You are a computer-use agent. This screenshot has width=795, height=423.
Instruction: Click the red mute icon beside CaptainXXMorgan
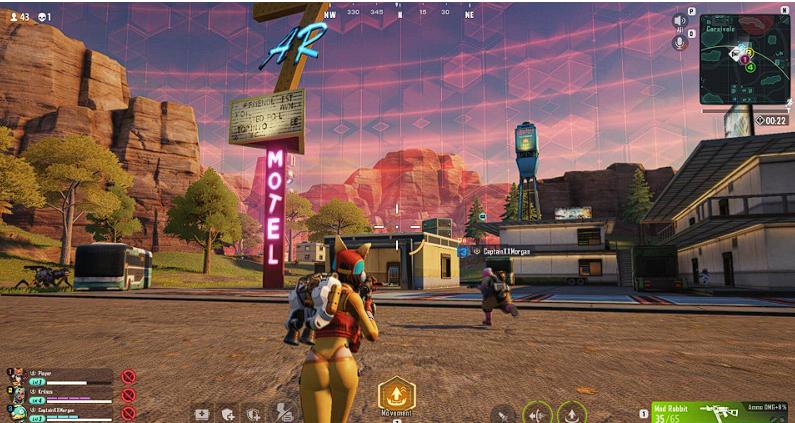128,411
